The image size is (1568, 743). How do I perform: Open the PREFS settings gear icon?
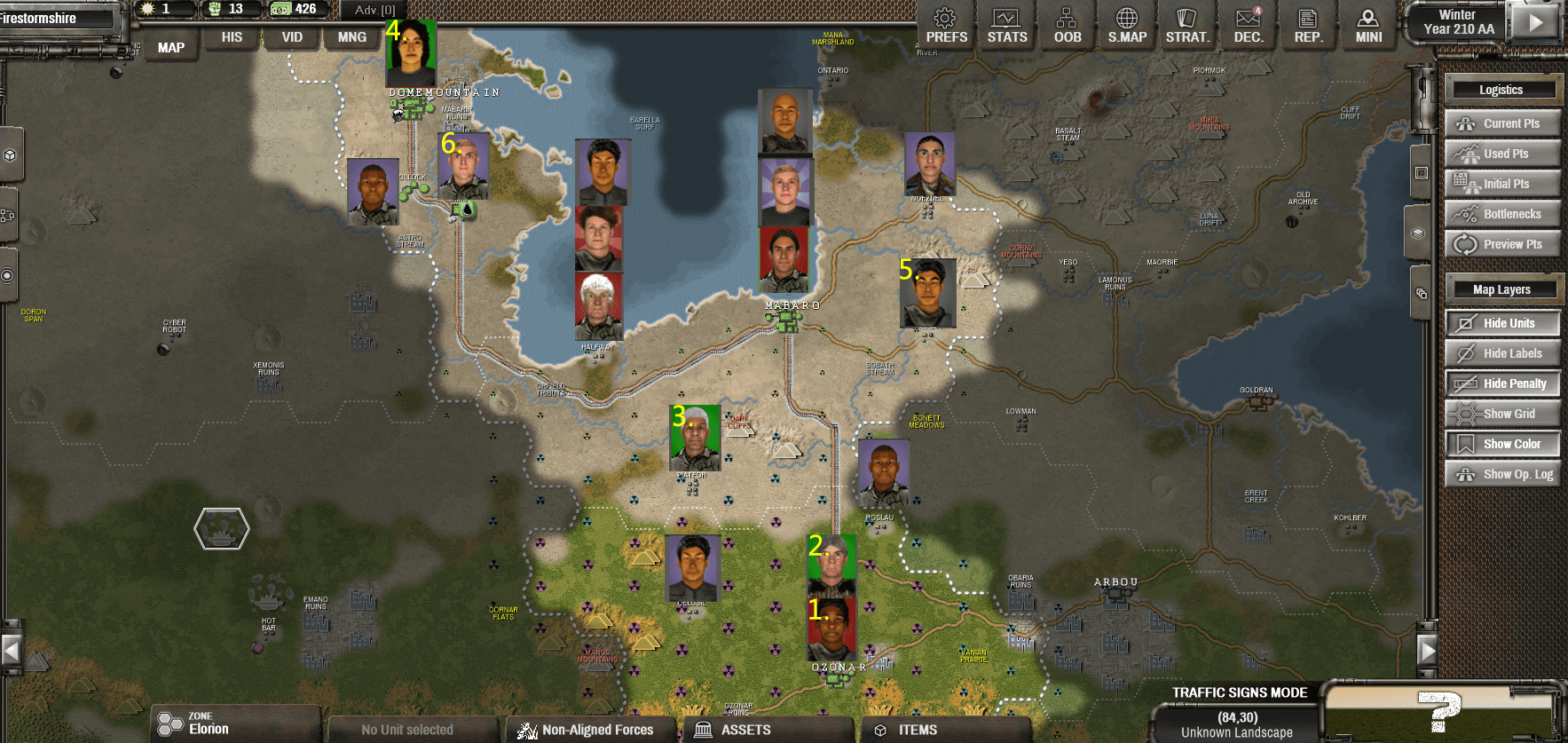pyautogui.click(x=943, y=24)
